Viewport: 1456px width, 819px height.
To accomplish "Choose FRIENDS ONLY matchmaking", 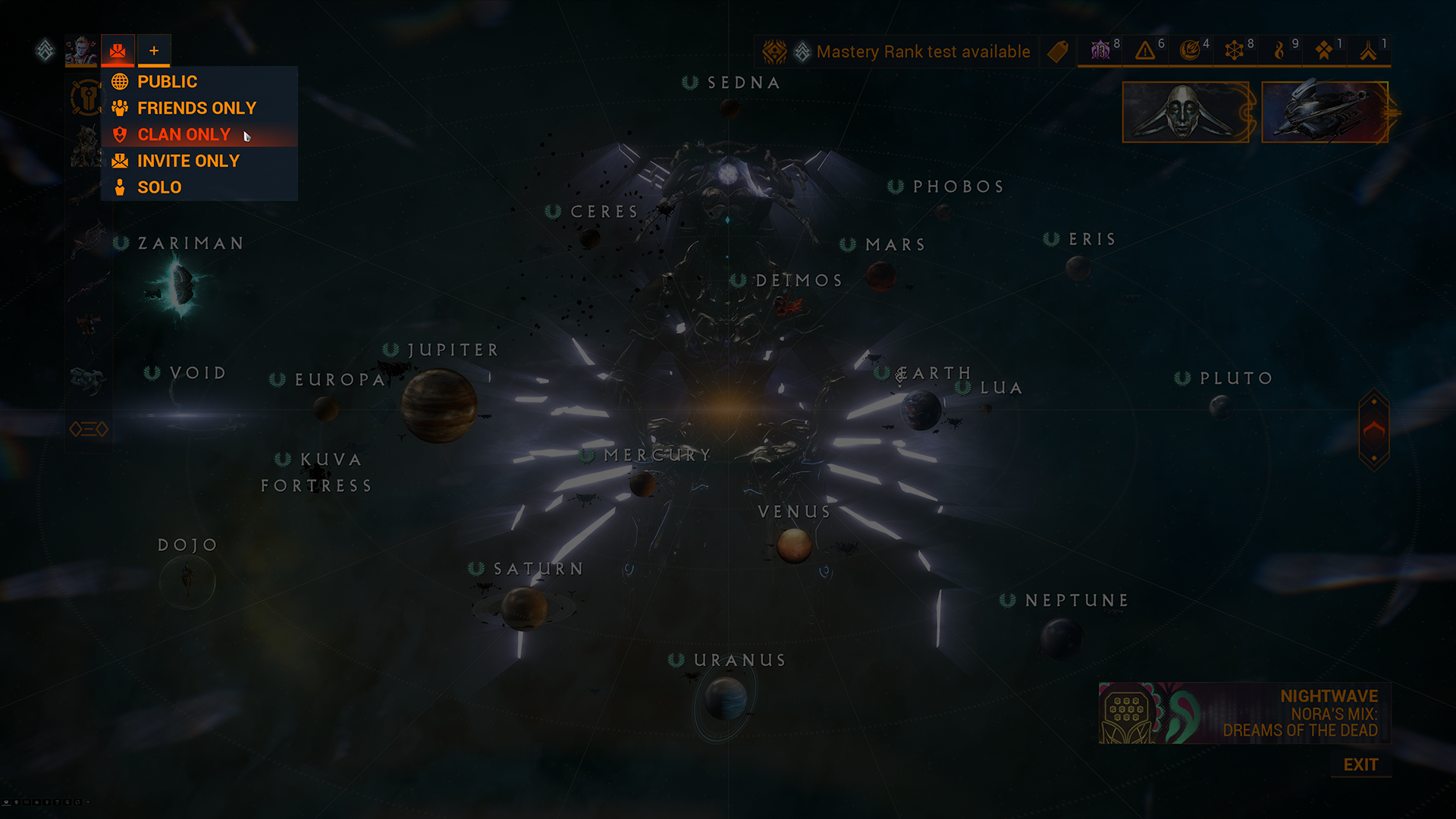I will [x=196, y=108].
